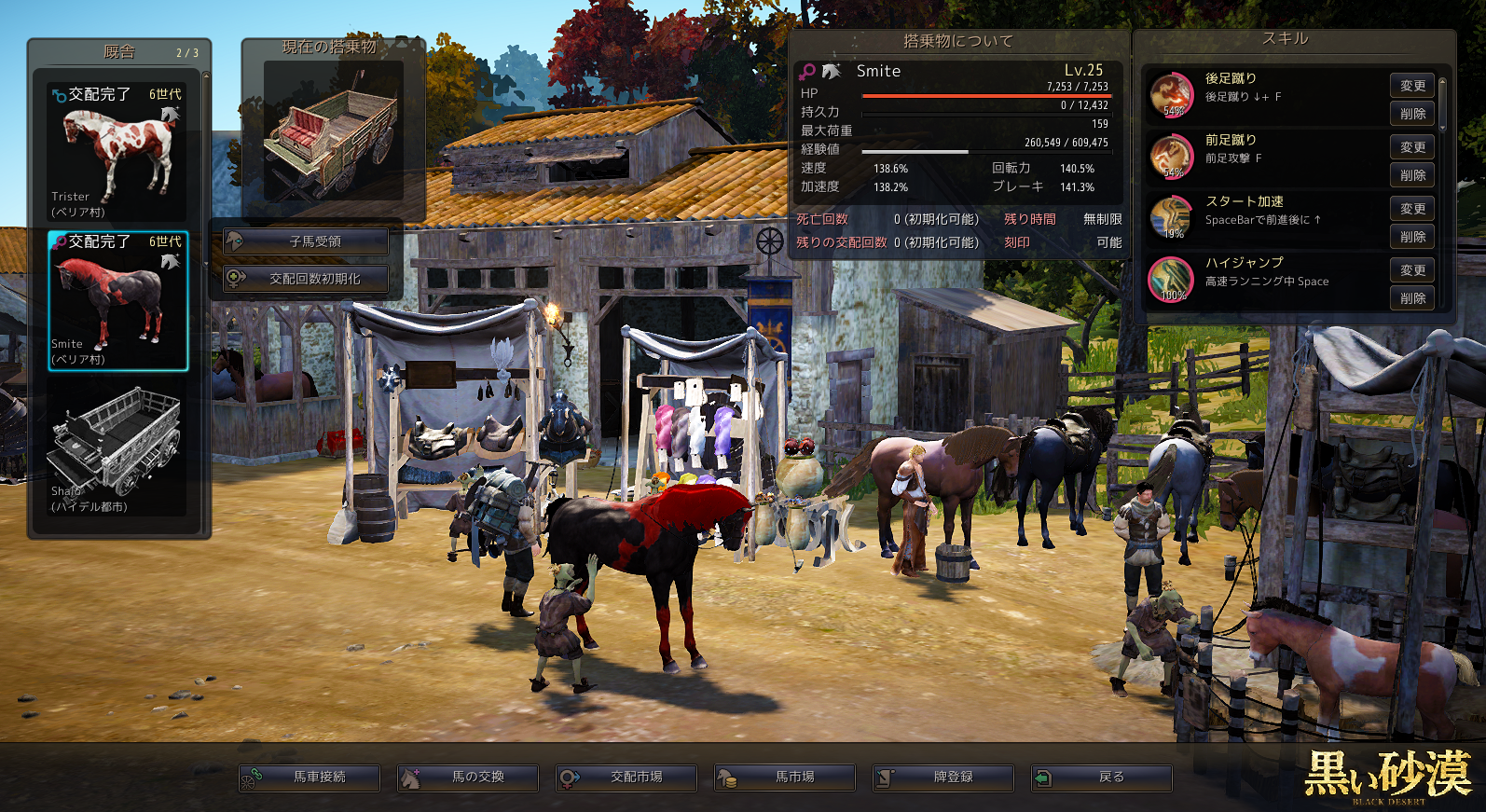Open the 馬市場 horse market
The image size is (1486, 812).
pos(785,778)
